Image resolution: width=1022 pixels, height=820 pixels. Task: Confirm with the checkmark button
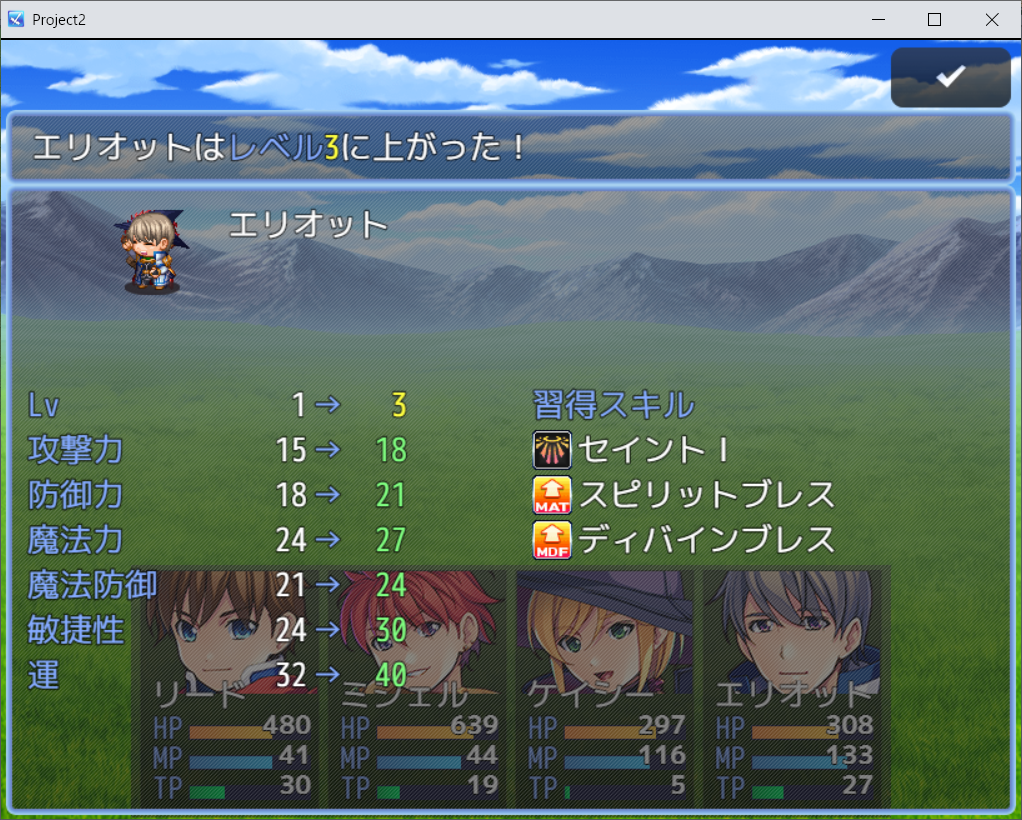click(950, 77)
